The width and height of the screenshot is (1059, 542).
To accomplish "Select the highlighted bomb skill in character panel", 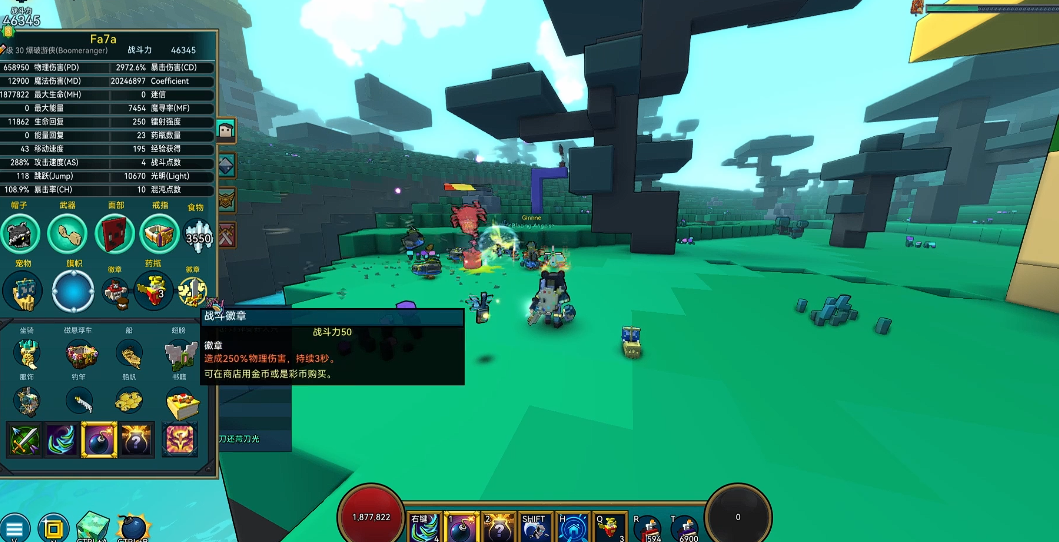I will 99,439.
